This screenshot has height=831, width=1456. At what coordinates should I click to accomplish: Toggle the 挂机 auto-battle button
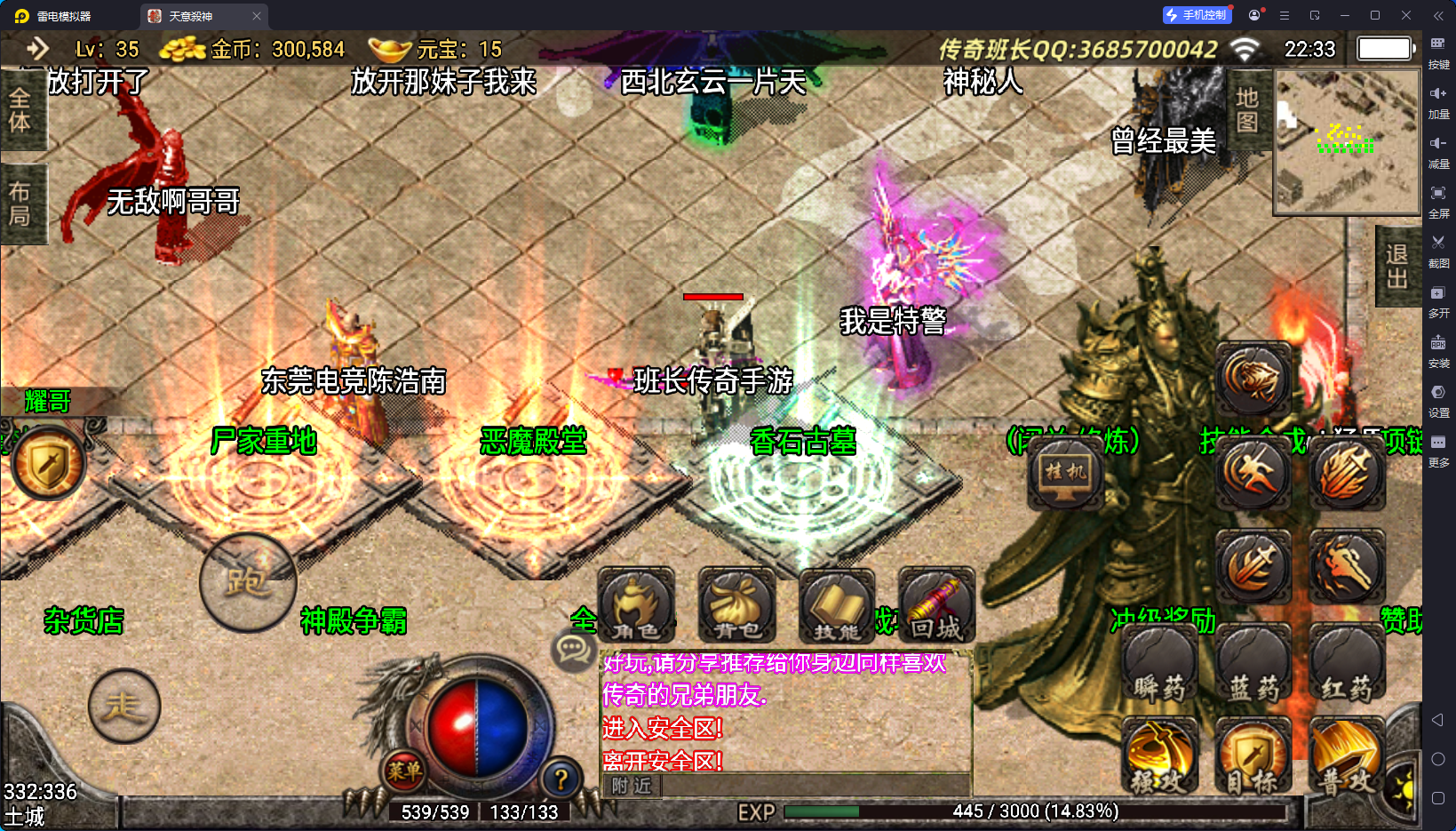pyautogui.click(x=1065, y=472)
